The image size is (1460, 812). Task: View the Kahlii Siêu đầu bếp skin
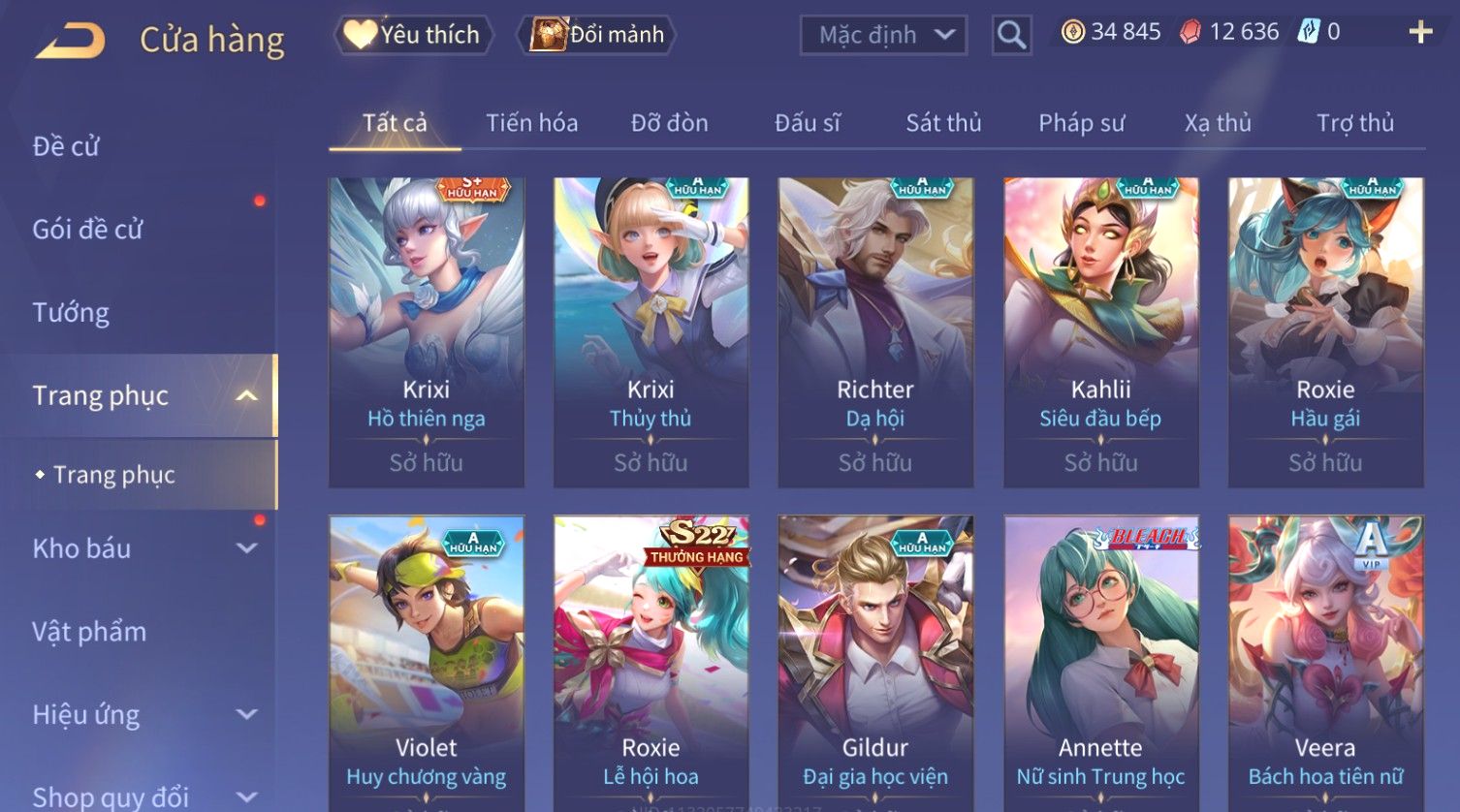[x=1100, y=331]
